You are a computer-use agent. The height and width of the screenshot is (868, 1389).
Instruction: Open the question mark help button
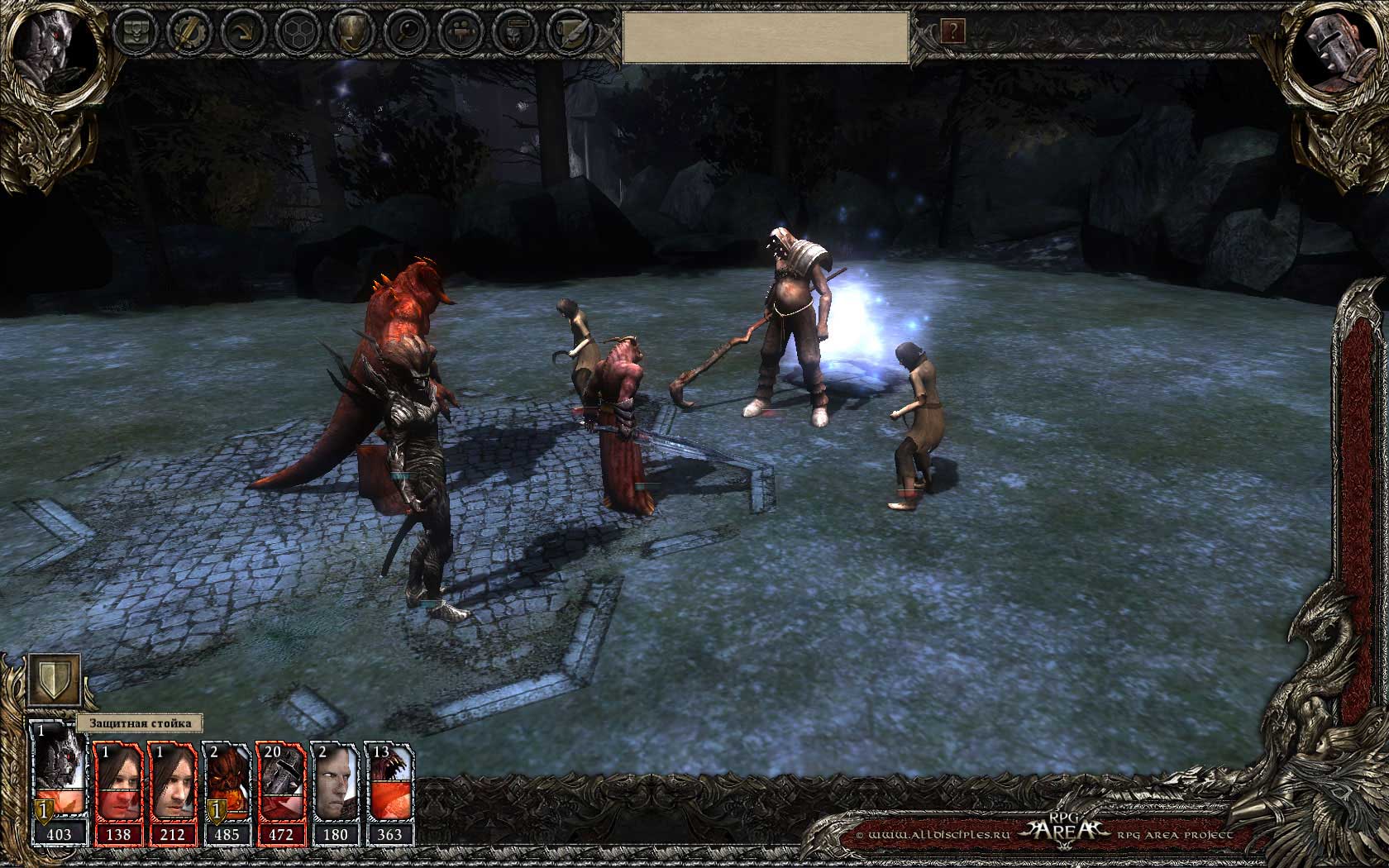[x=952, y=32]
